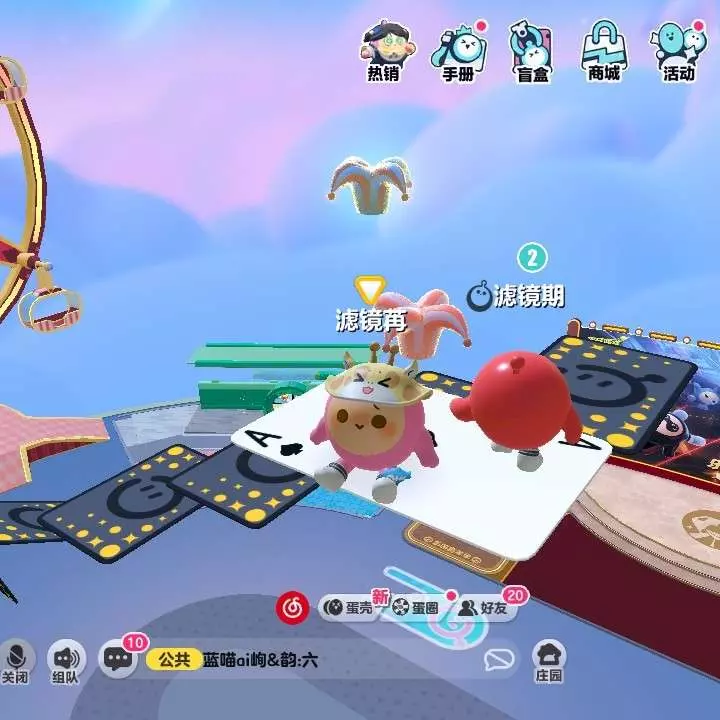Screen dimensions: 720x720
Task: Open the 手册 handbook
Action: coord(458,50)
